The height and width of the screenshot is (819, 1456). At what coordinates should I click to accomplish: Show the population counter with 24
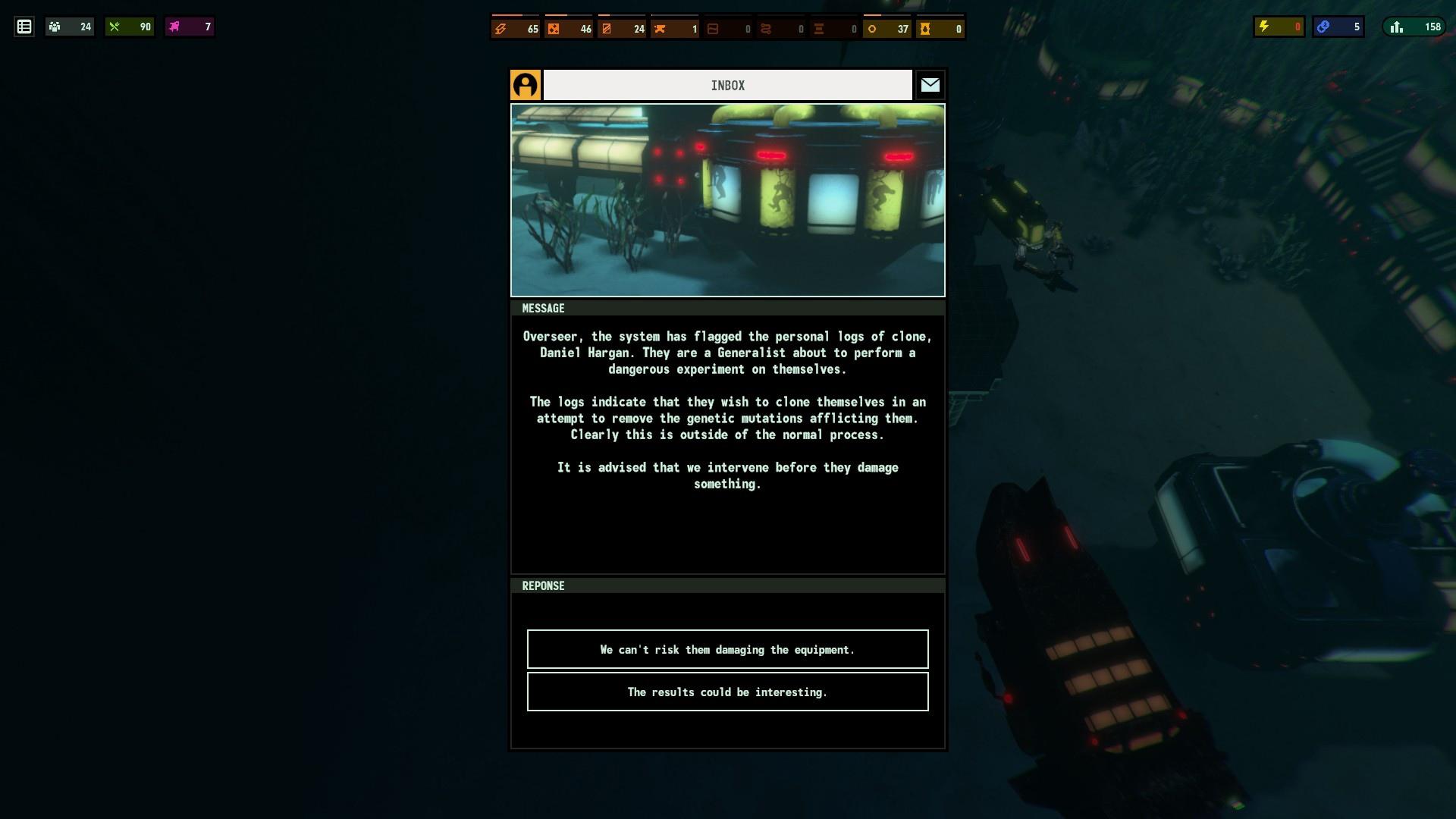[70, 27]
